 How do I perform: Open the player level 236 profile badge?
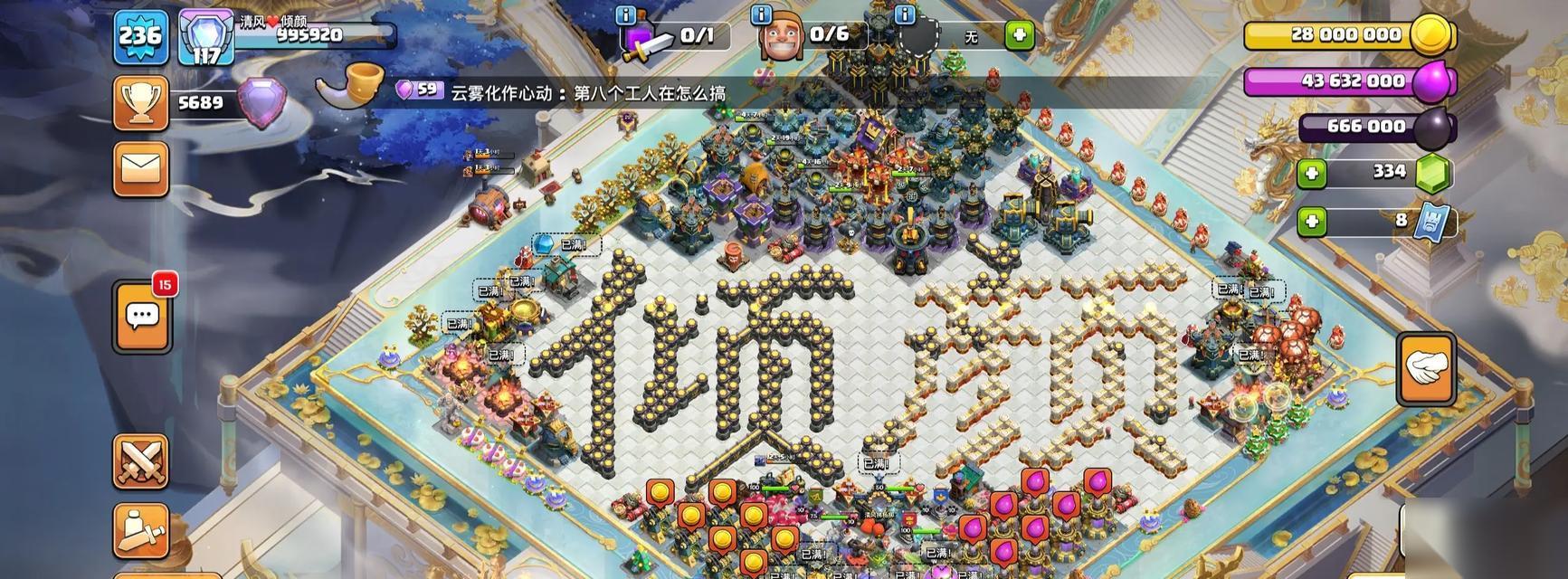pos(140,36)
